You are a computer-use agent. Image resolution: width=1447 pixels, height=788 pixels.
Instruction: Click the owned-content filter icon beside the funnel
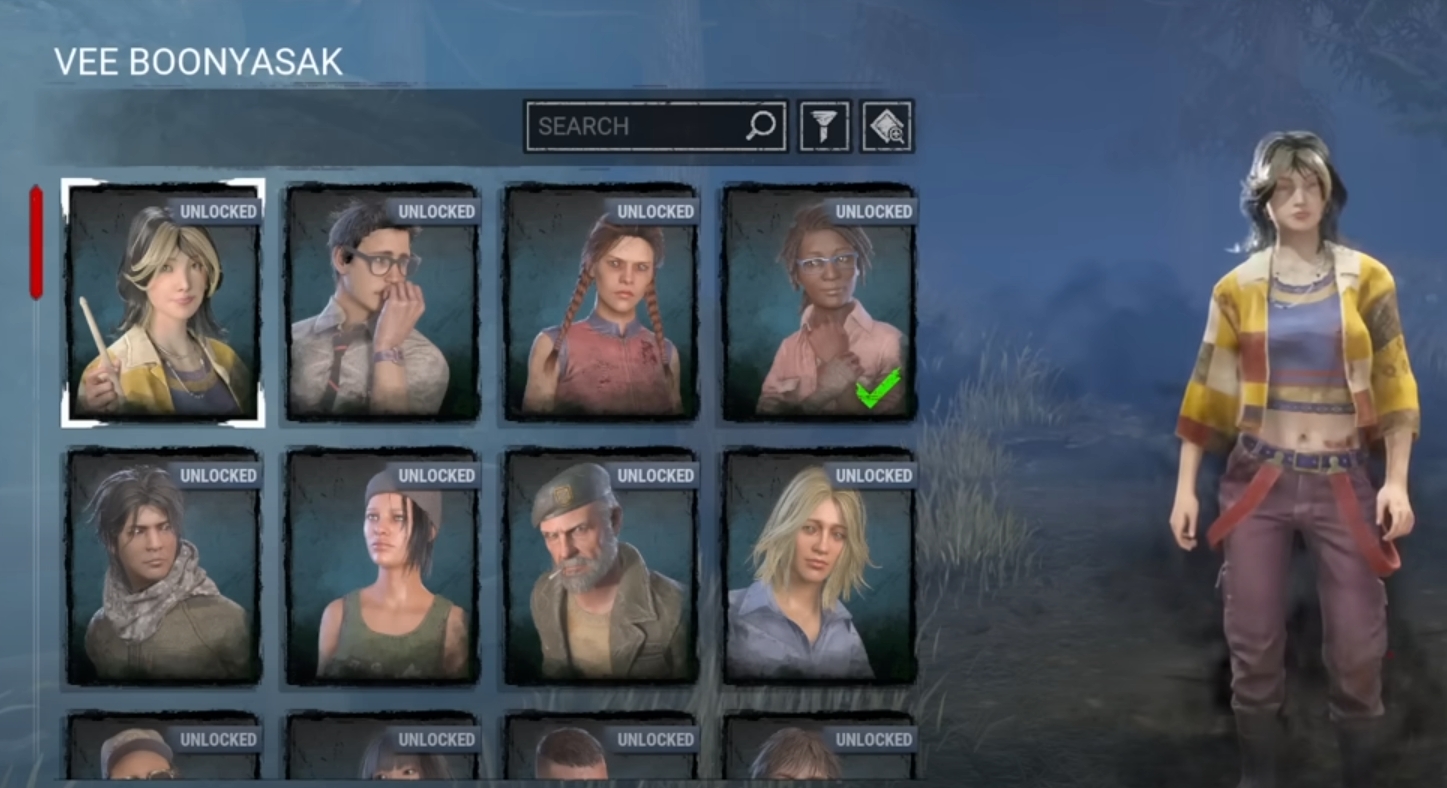pos(886,125)
